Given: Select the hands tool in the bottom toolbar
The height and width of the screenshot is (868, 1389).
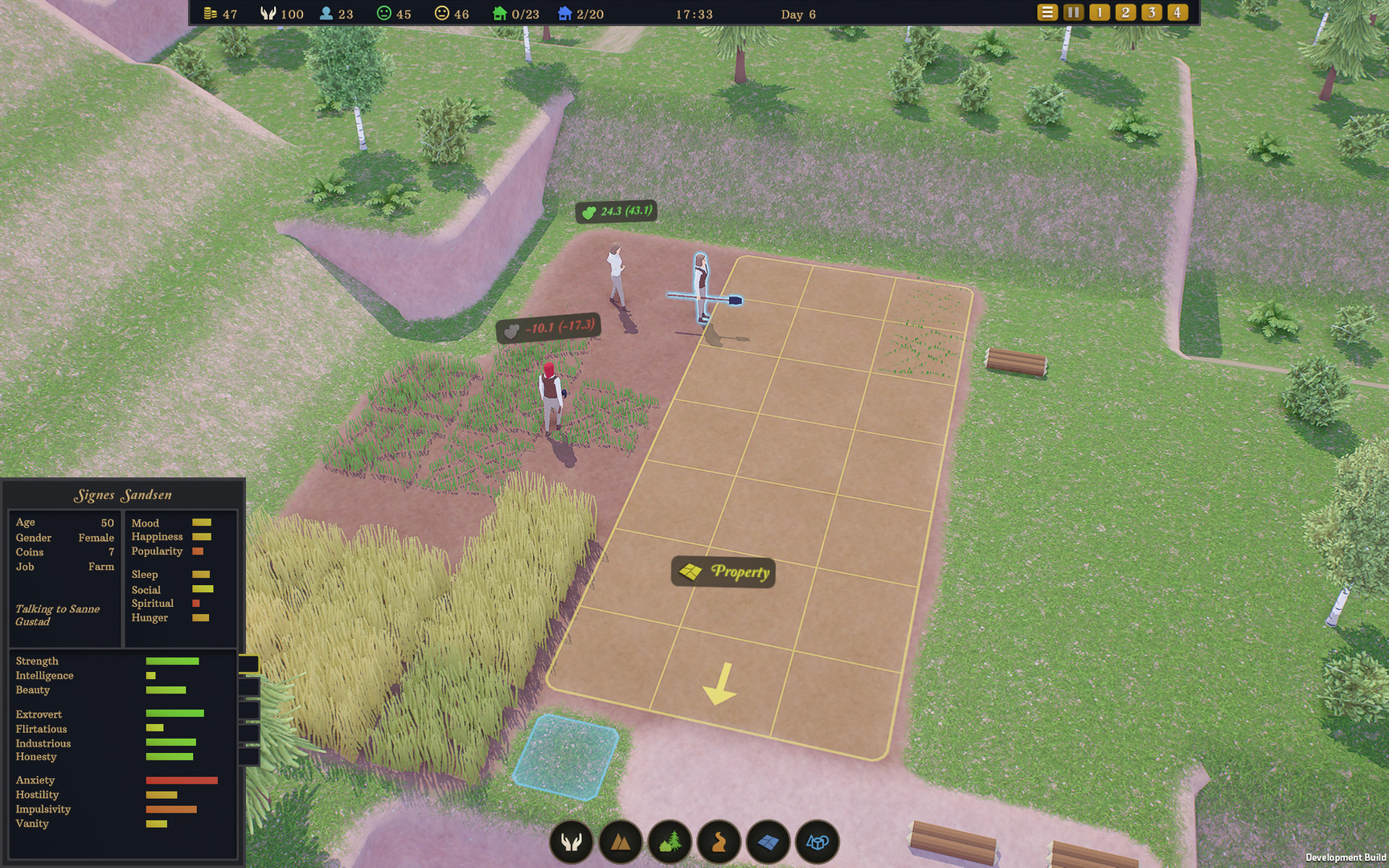Looking at the screenshot, I should coord(571,842).
